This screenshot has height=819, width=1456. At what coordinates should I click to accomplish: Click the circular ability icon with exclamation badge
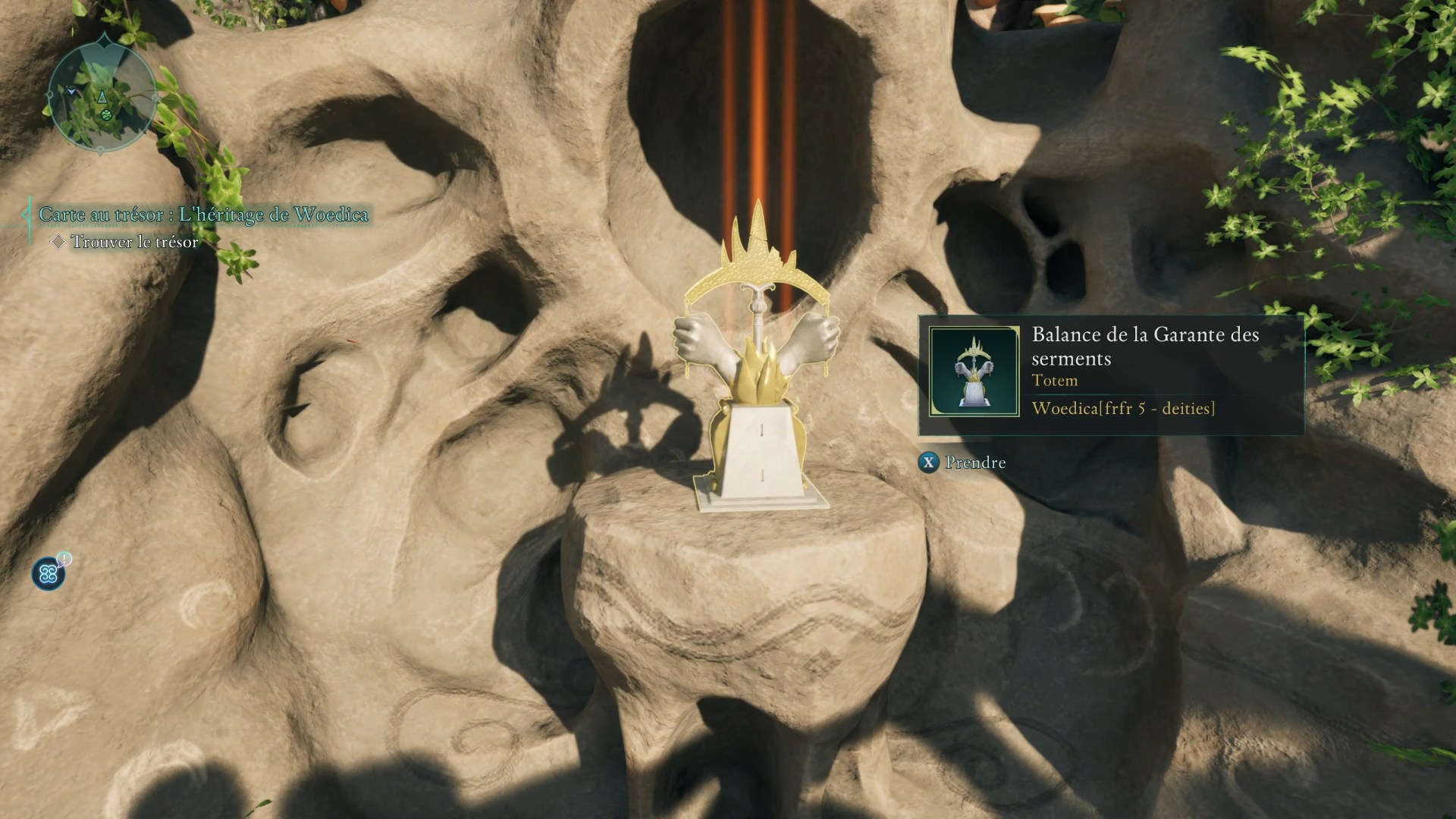coord(49,574)
